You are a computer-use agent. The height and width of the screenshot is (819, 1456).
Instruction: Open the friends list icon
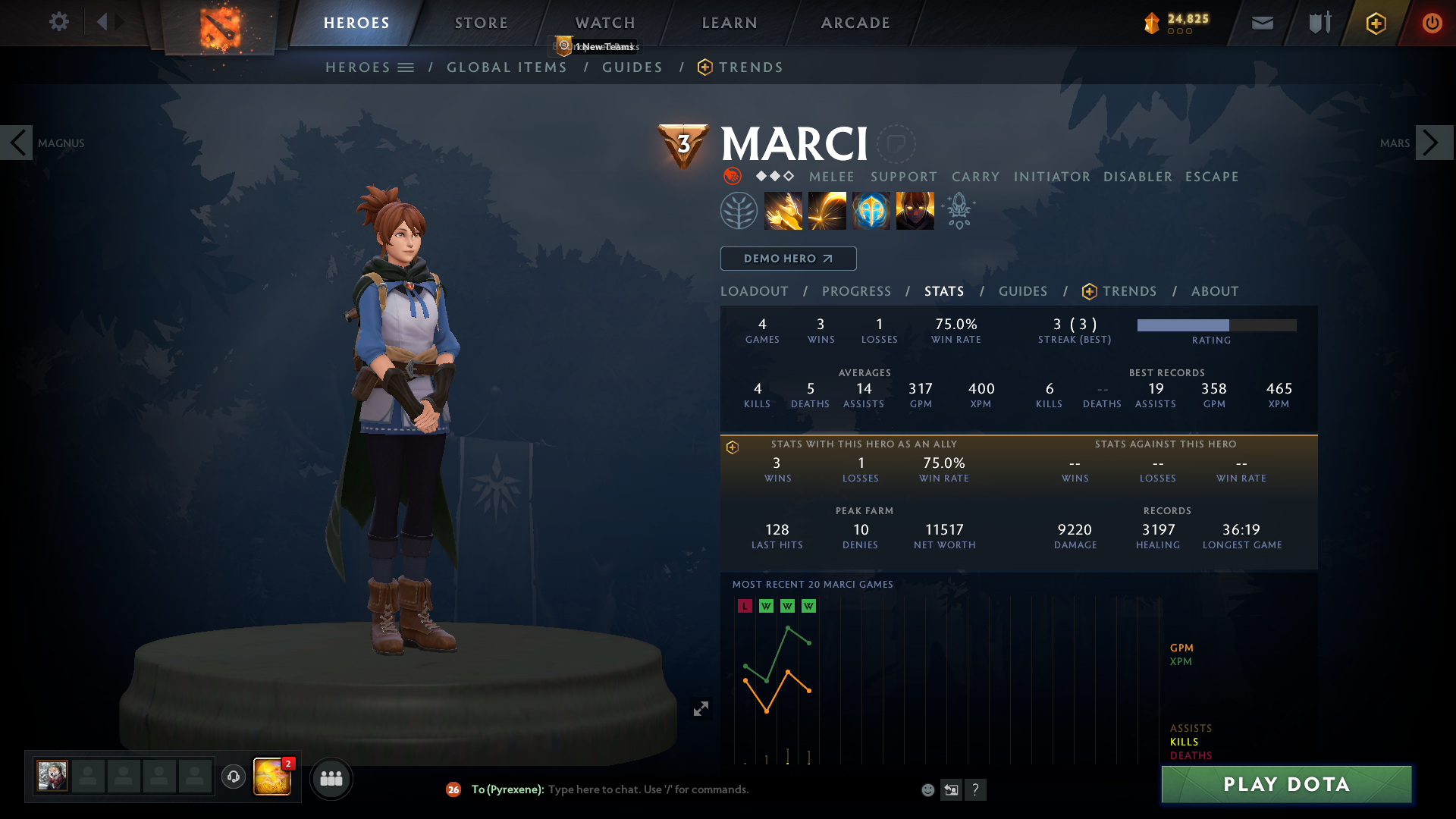click(x=331, y=778)
